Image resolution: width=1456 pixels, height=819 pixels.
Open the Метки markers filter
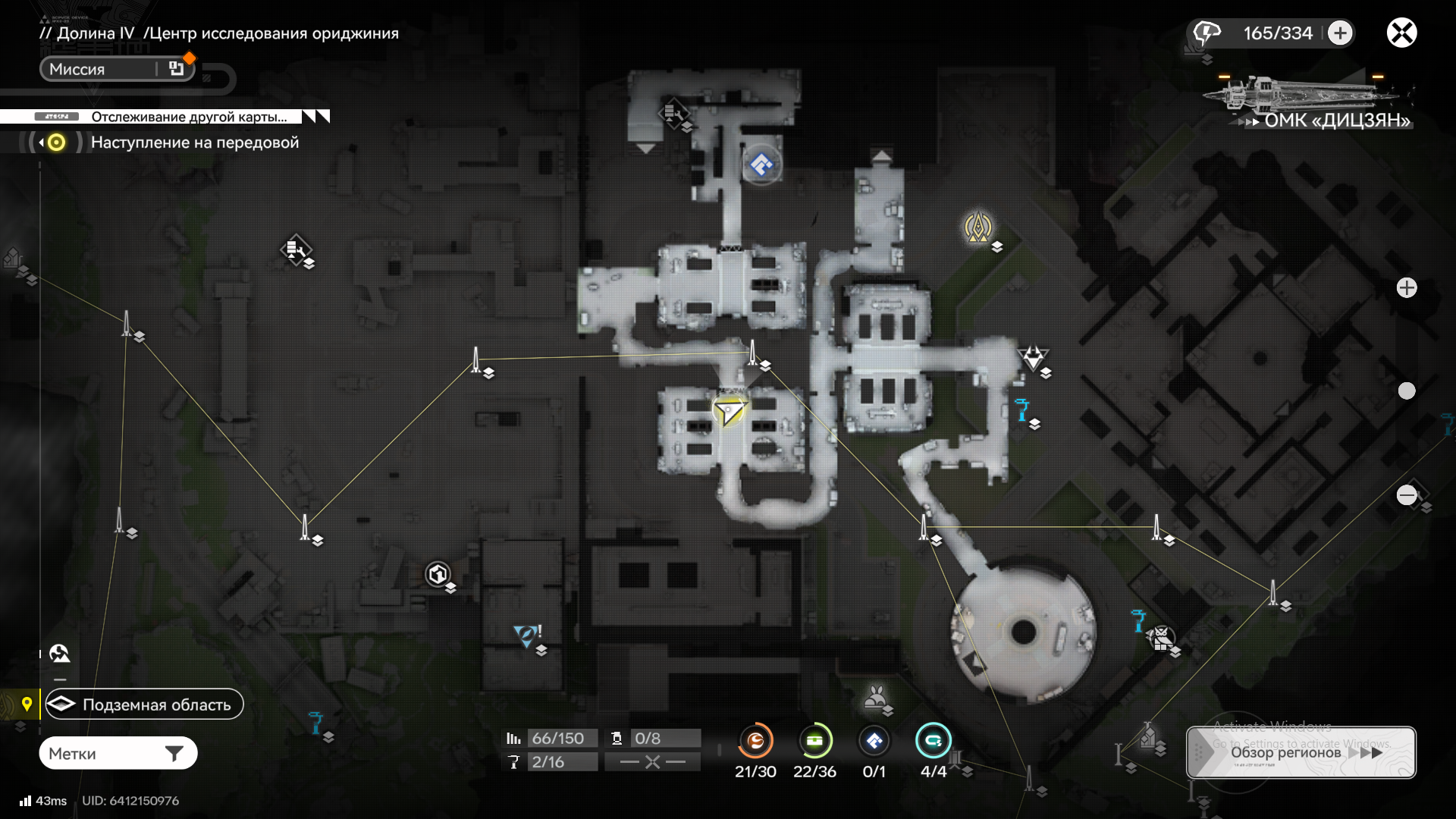[118, 754]
